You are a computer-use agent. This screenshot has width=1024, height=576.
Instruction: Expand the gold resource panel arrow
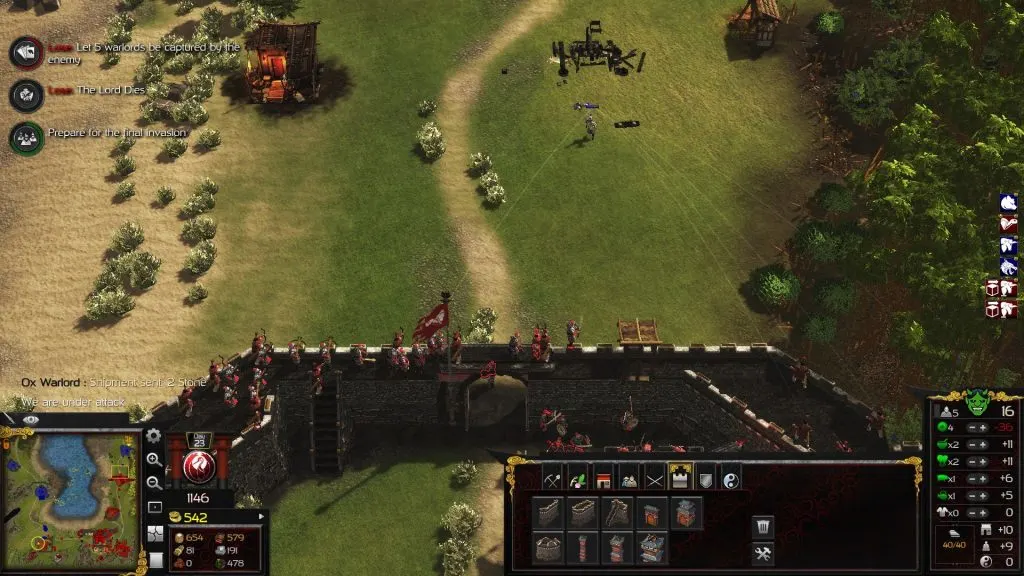pos(261,517)
